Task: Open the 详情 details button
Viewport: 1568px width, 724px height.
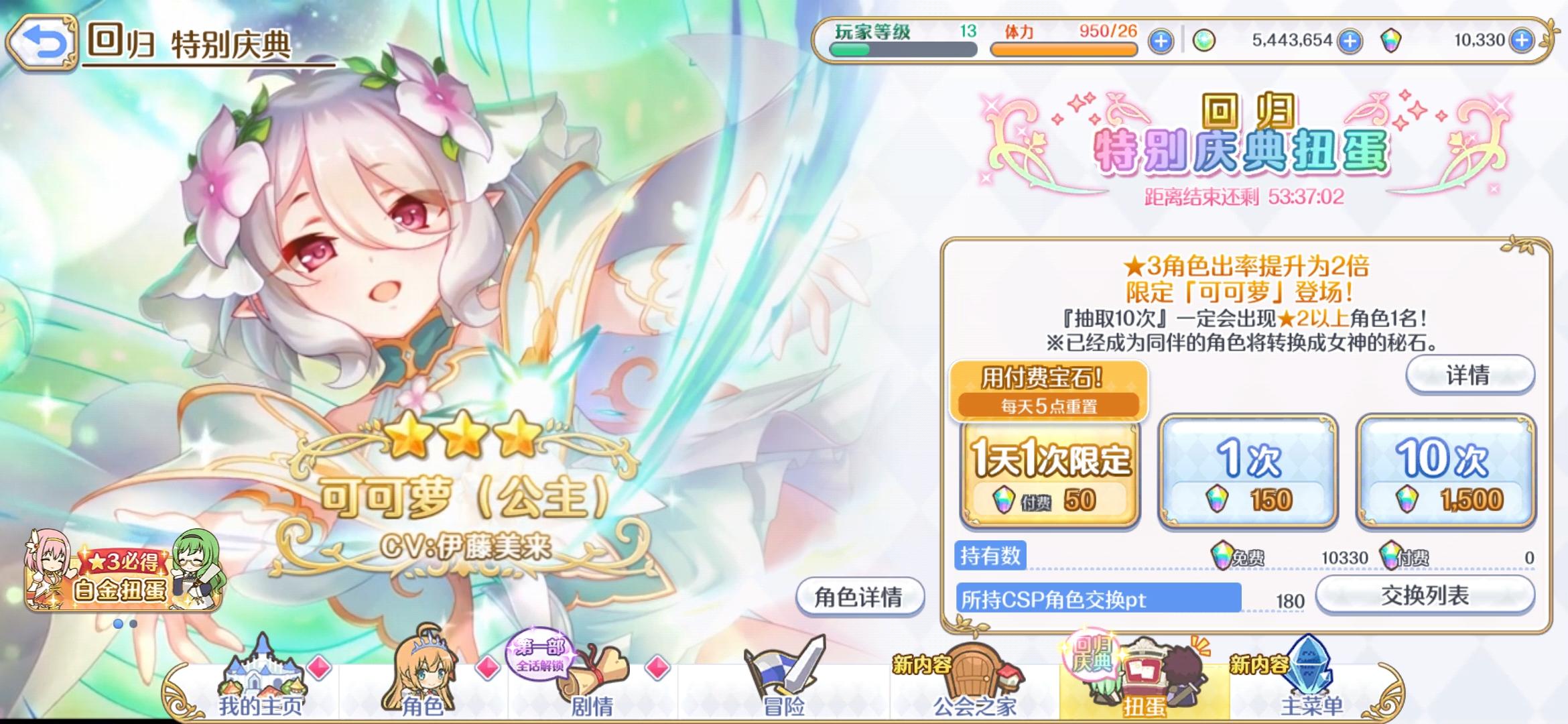Action: coord(1467,377)
